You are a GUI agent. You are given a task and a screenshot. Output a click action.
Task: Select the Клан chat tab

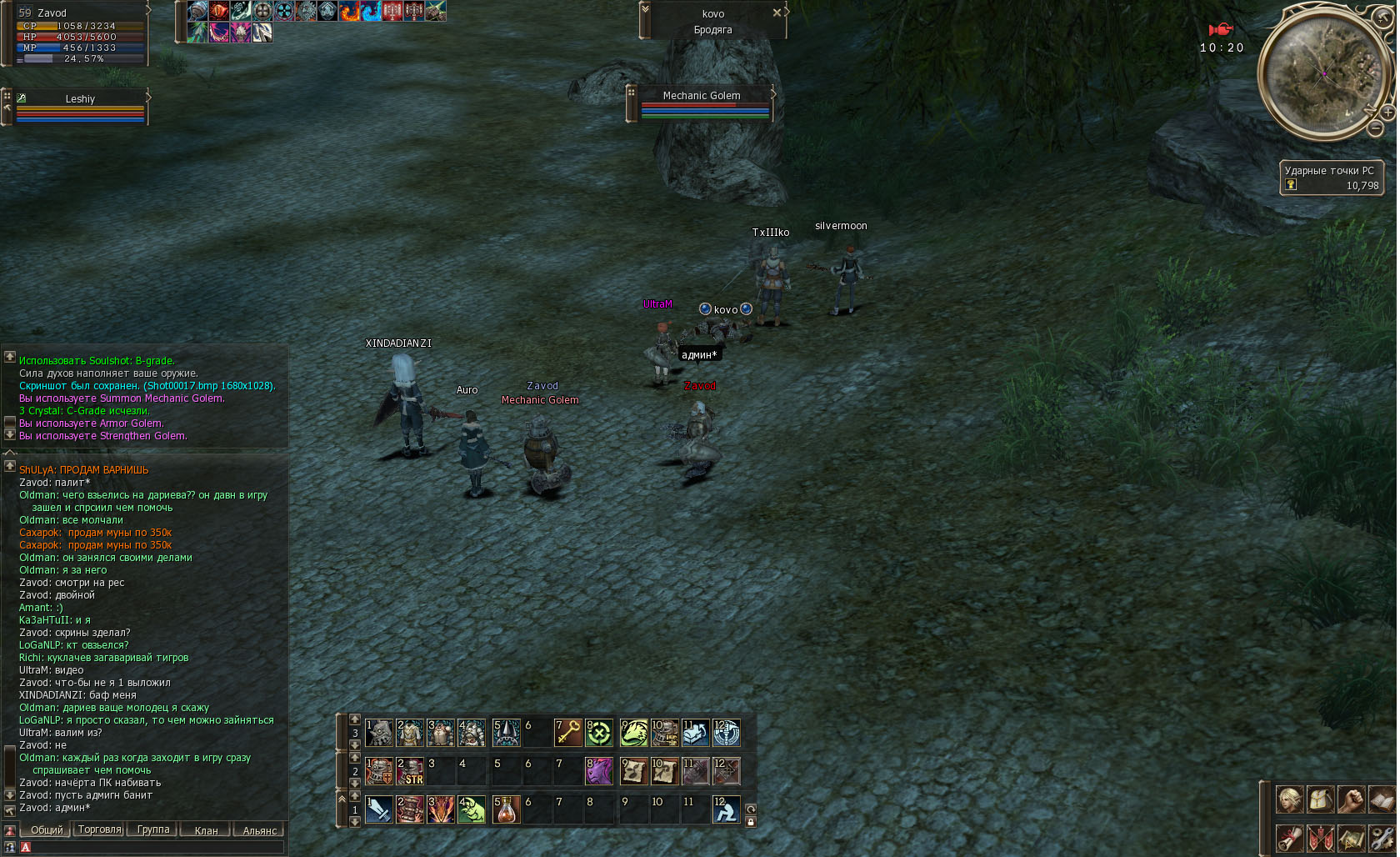(206, 830)
